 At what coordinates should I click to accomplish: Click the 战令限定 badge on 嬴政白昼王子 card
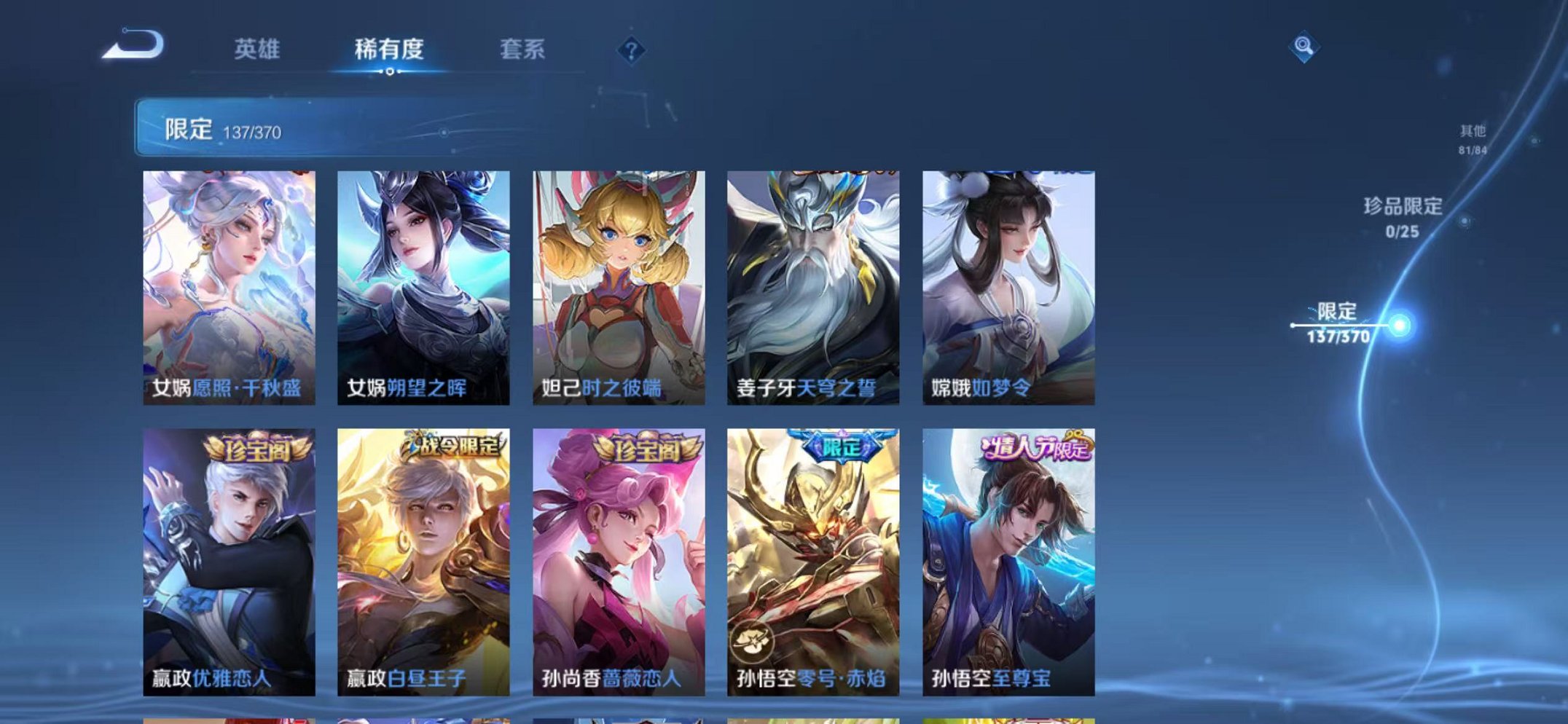[447, 448]
